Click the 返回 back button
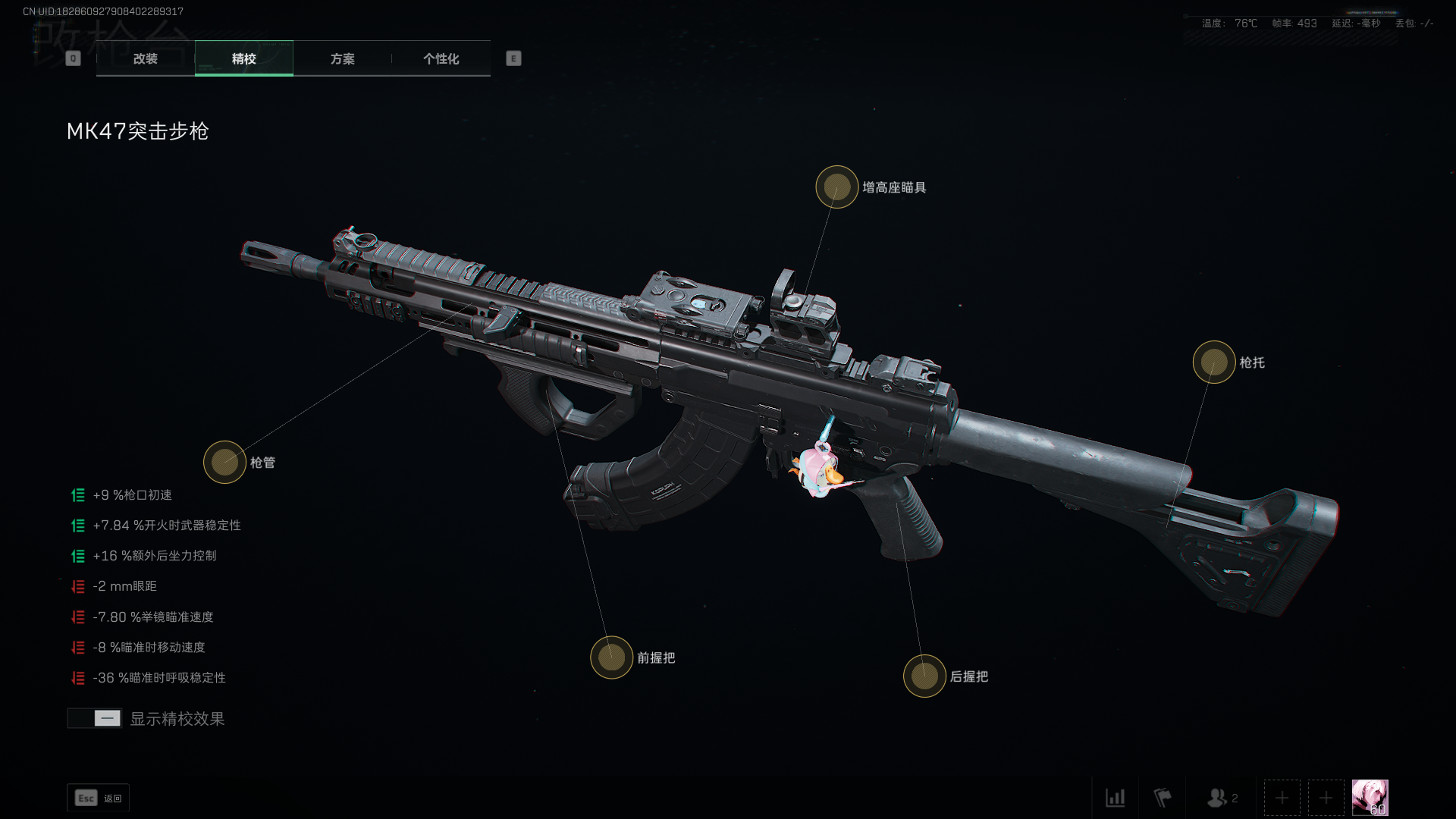The image size is (1456, 819). pyautogui.click(x=99, y=798)
